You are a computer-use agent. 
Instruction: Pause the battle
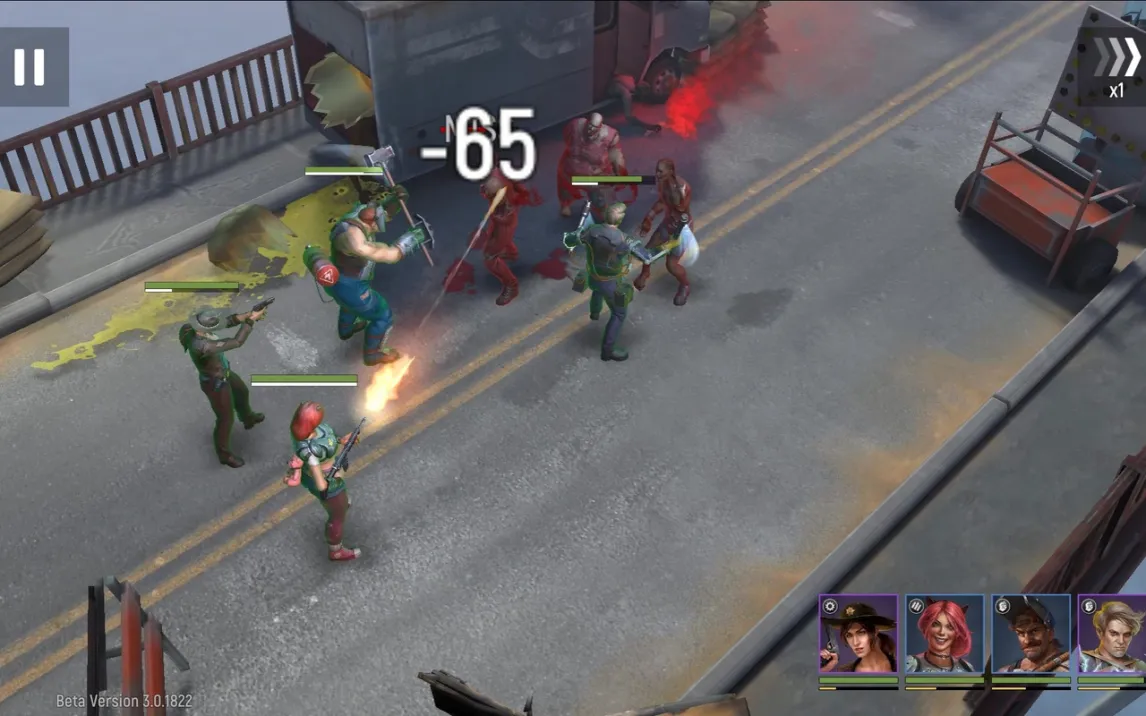pyautogui.click(x=30, y=66)
